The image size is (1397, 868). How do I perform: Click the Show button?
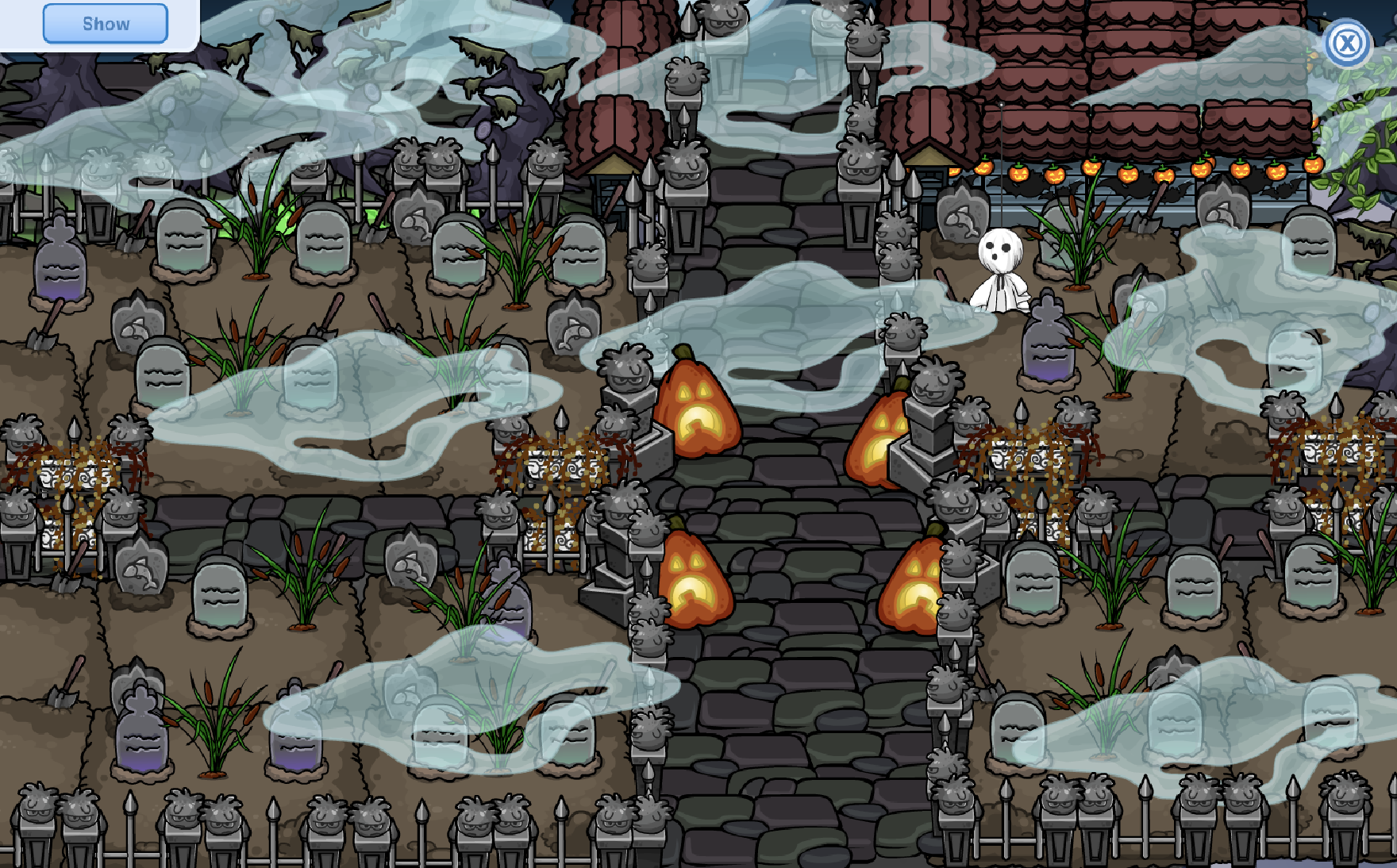tap(106, 24)
